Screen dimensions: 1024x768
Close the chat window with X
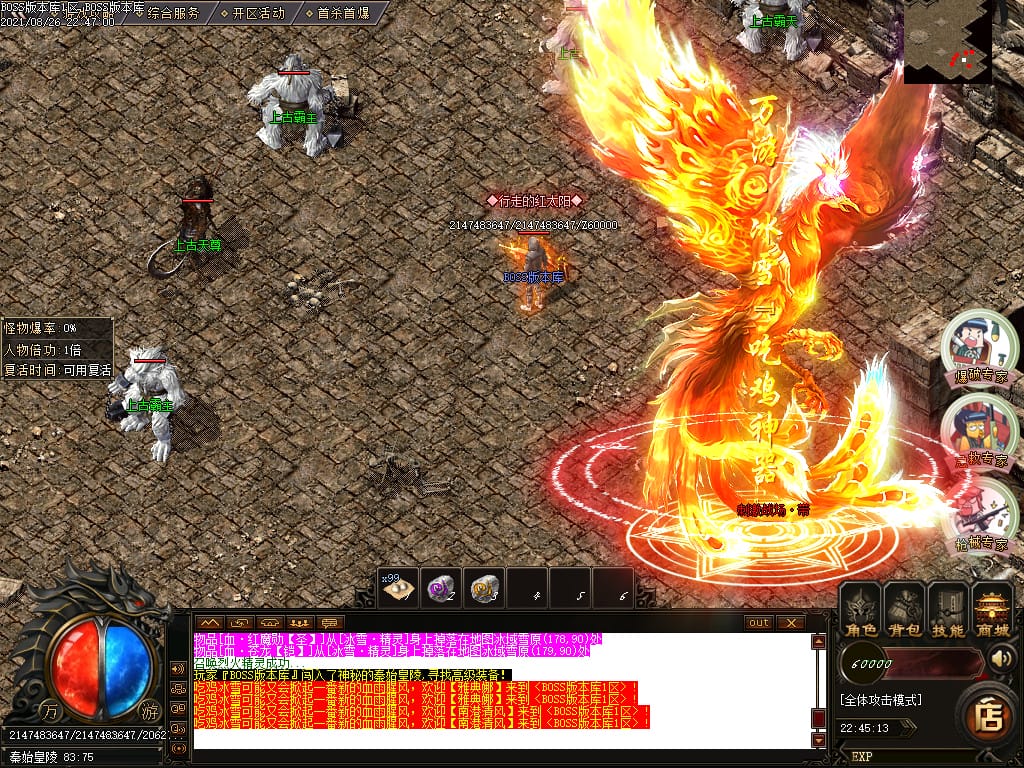[x=791, y=622]
